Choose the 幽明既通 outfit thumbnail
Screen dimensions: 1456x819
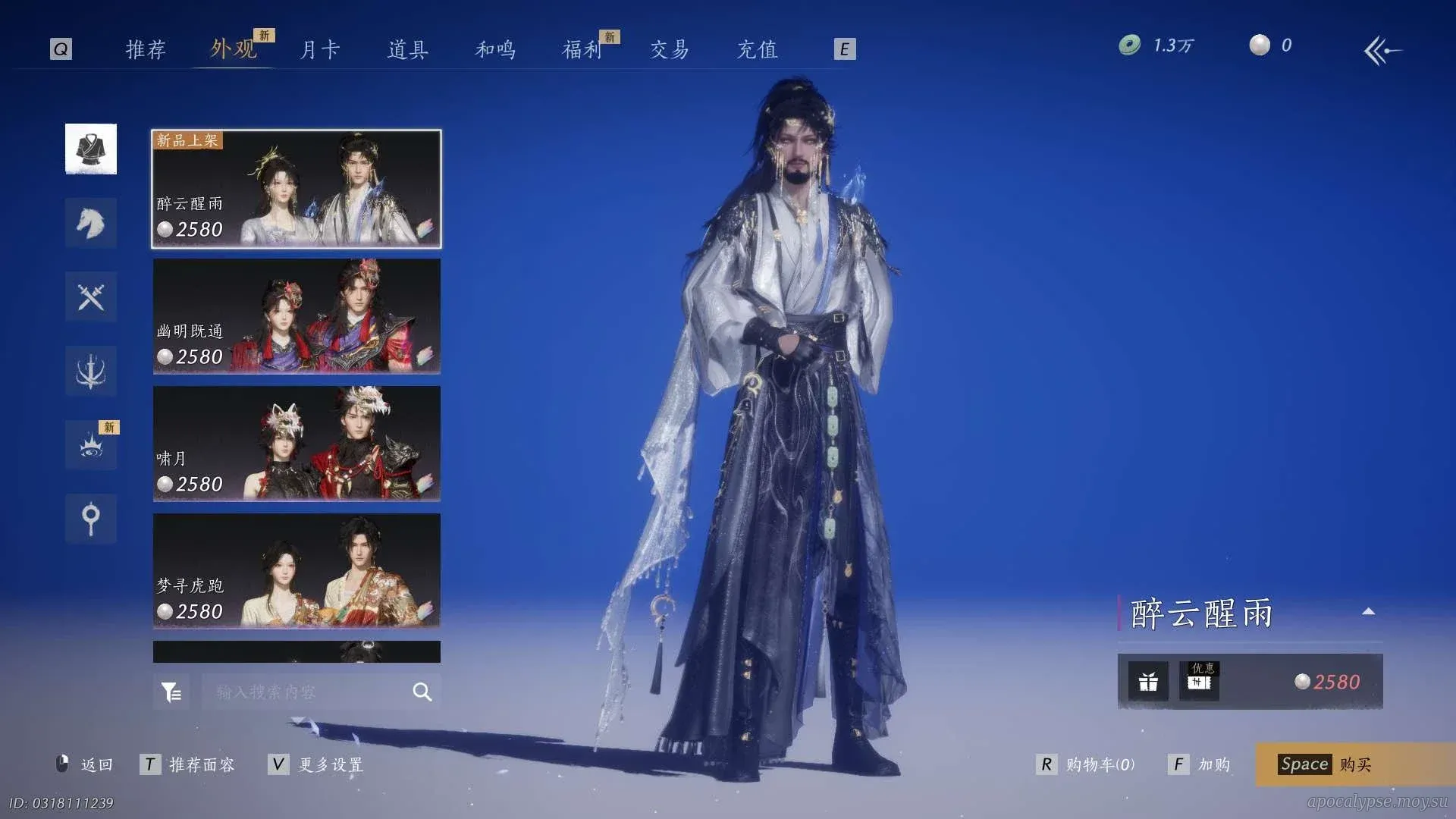click(297, 316)
